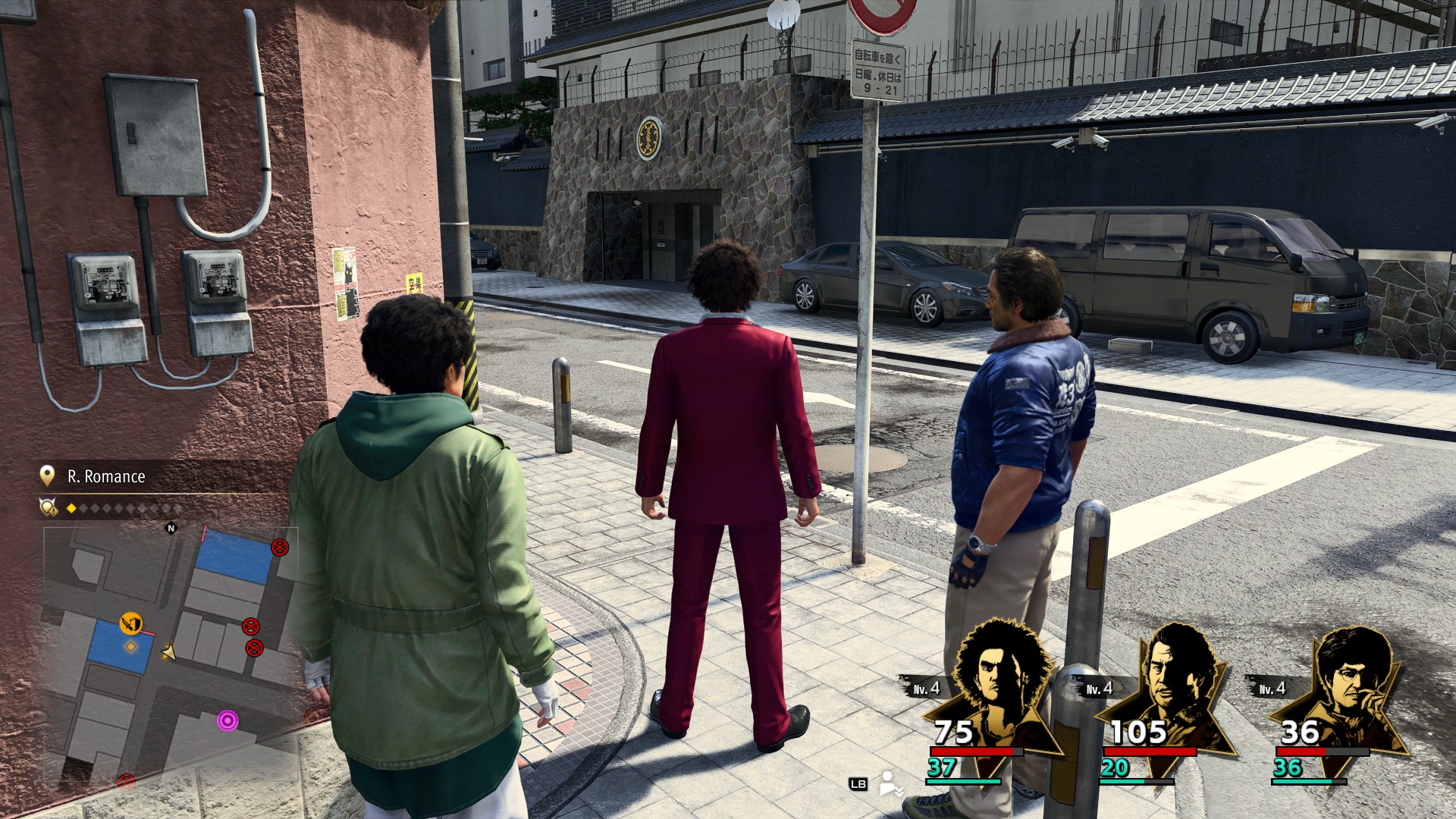This screenshot has height=819, width=1456.
Task: Select the north compass indicator on minimap
Action: coord(171,528)
